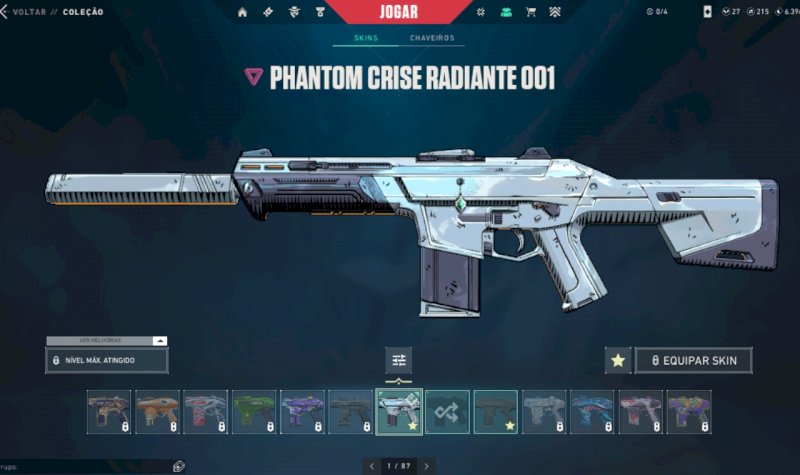Open the home icon in top bar

coord(243,12)
